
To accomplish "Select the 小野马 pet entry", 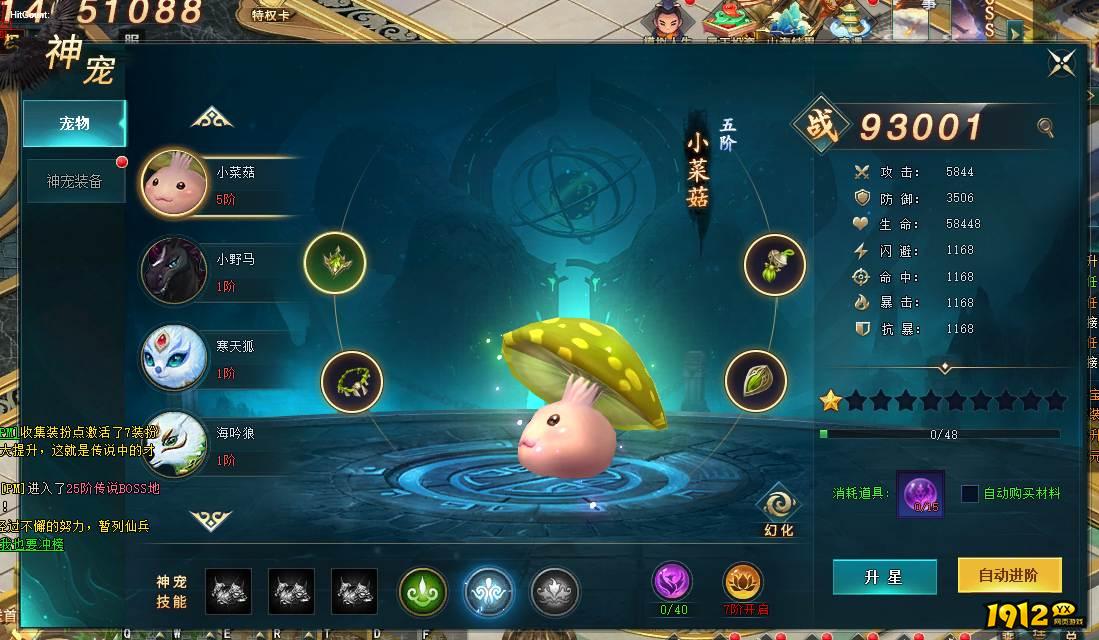I will (220, 271).
